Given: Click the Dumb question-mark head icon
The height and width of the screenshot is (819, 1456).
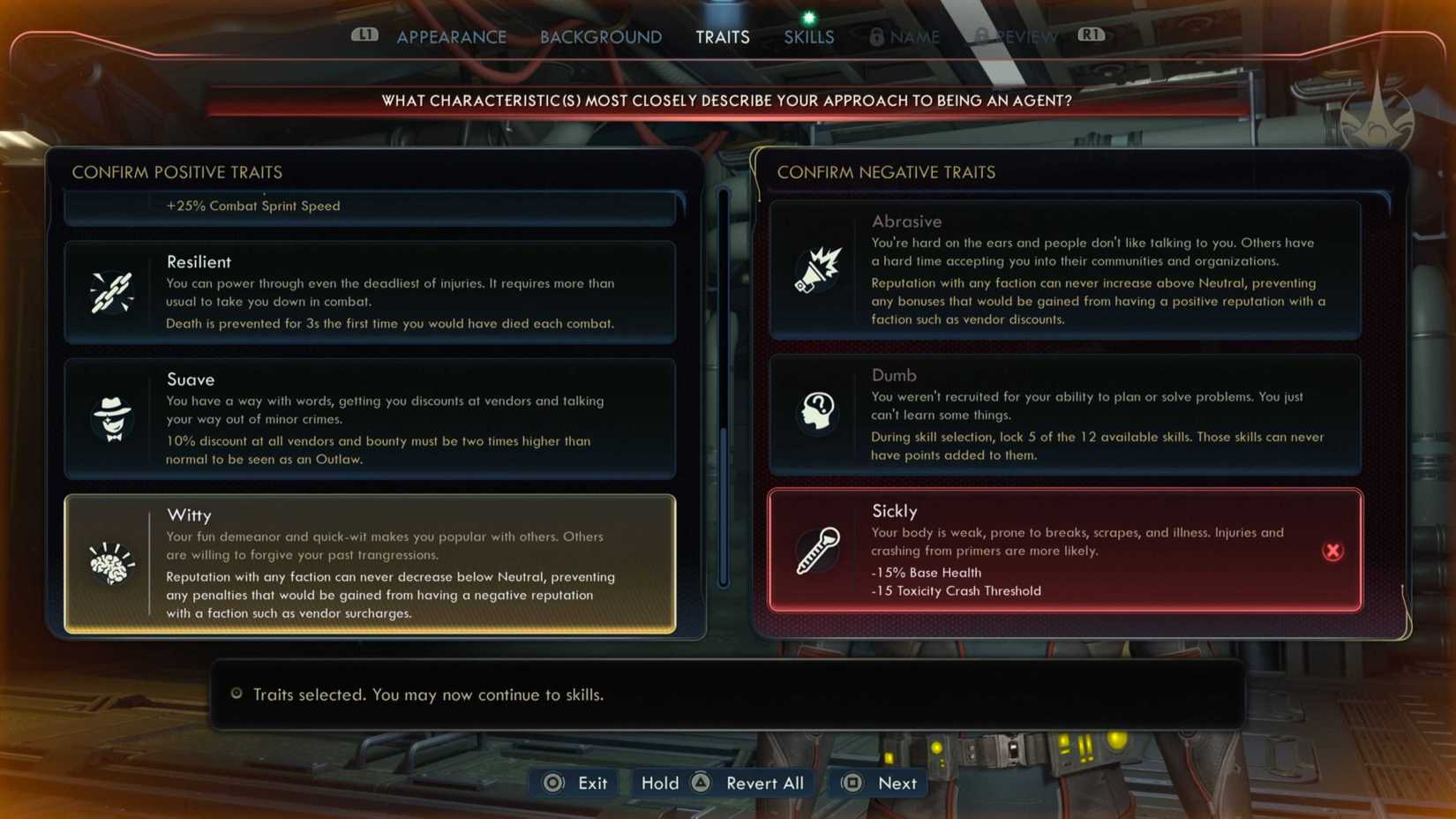Looking at the screenshot, I should [x=816, y=412].
